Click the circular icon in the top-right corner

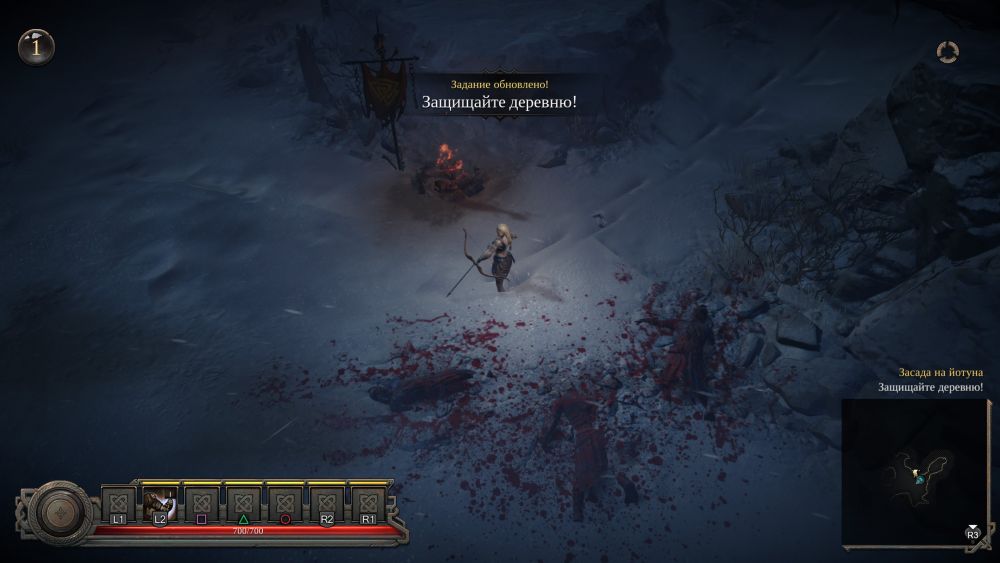coord(948,51)
